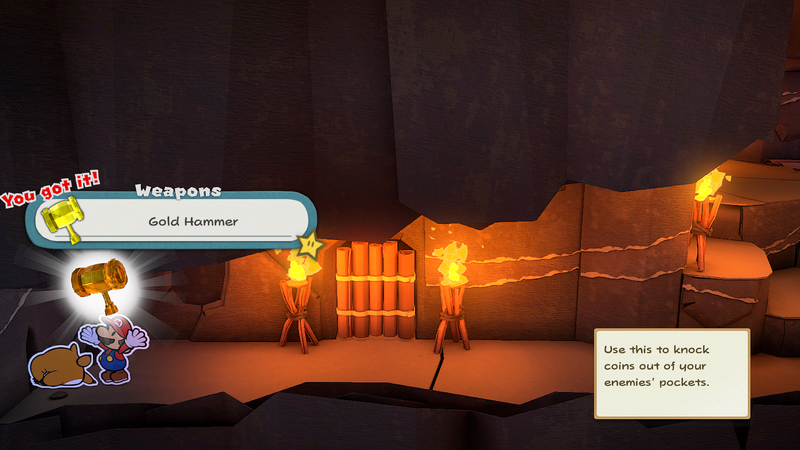Click the Gold Hammer description box
800x450 pixels.
coord(671,374)
